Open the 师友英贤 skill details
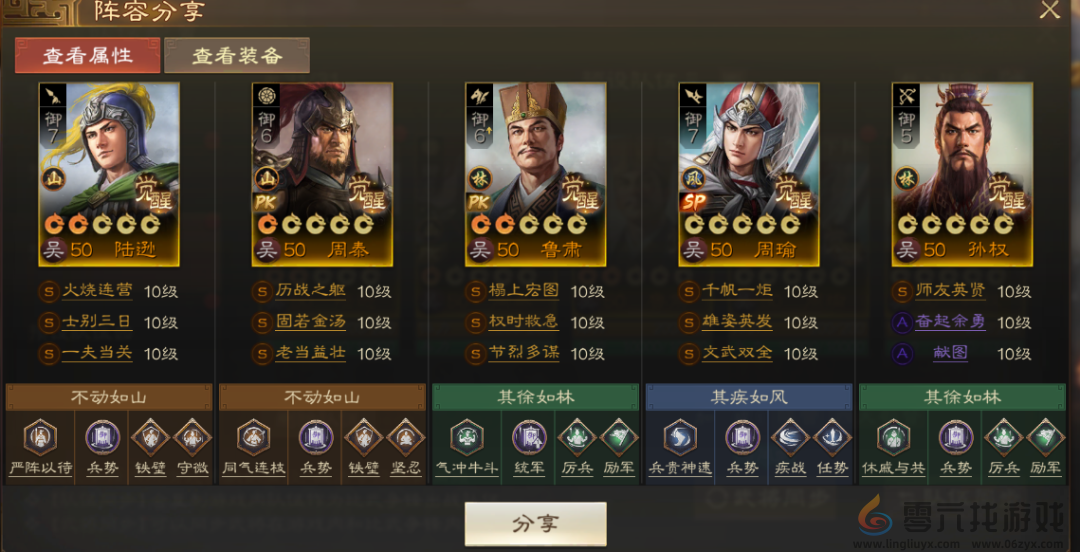 951,292
